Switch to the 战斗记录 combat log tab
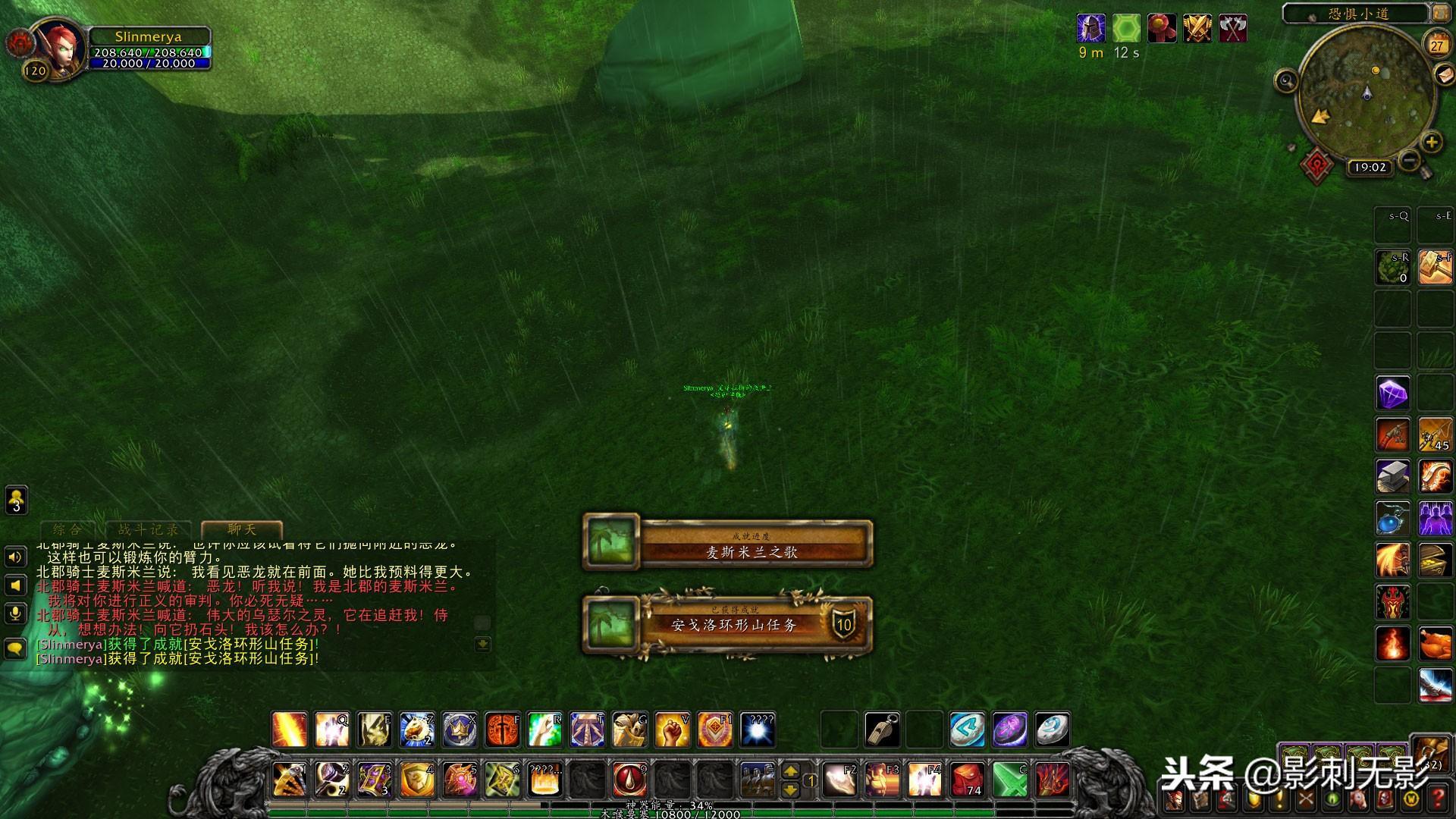This screenshot has height=819, width=1456. [x=149, y=529]
